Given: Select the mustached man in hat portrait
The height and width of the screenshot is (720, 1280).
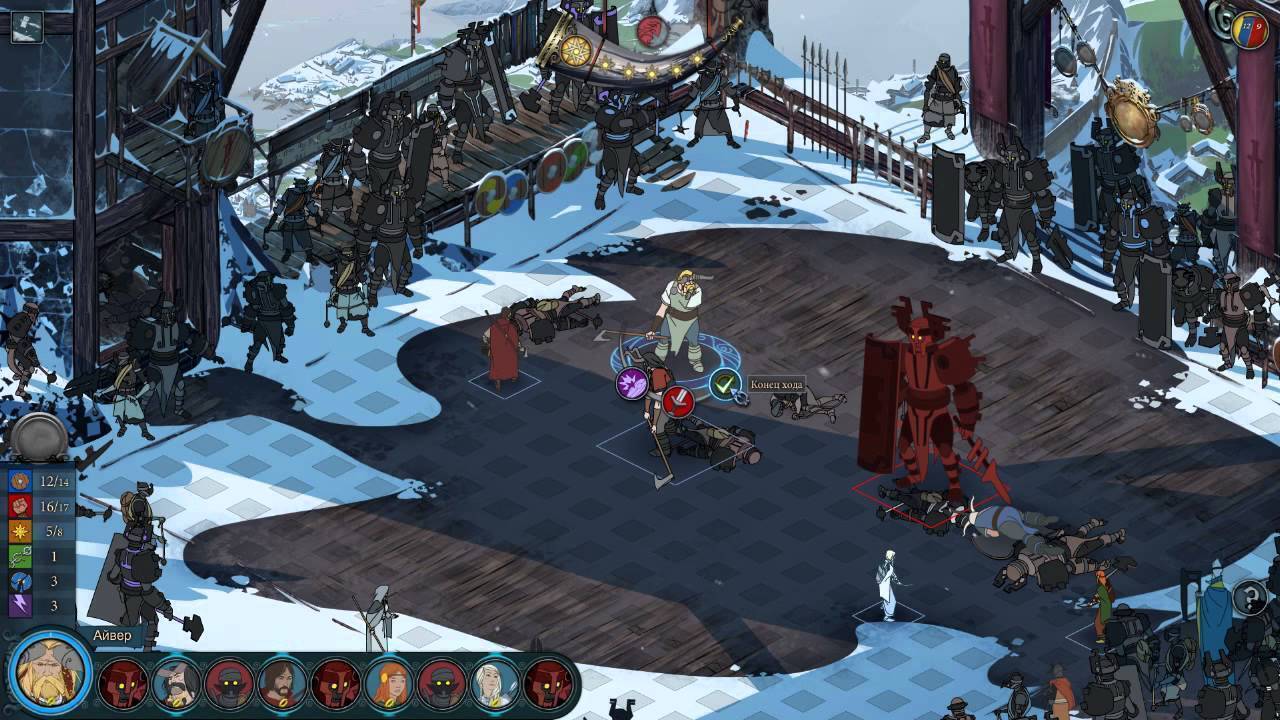Looking at the screenshot, I should point(176,684).
